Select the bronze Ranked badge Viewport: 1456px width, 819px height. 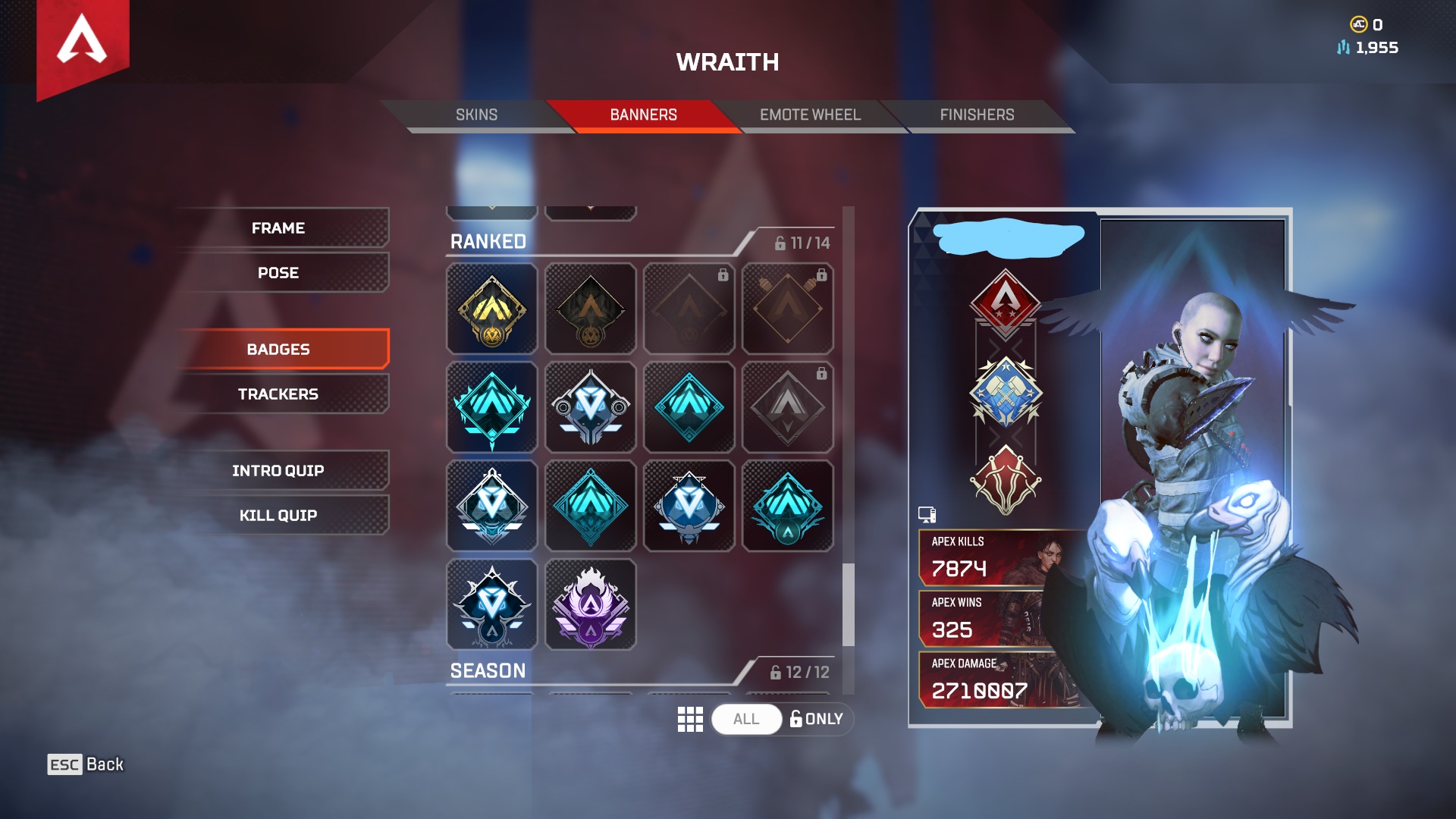tap(591, 309)
